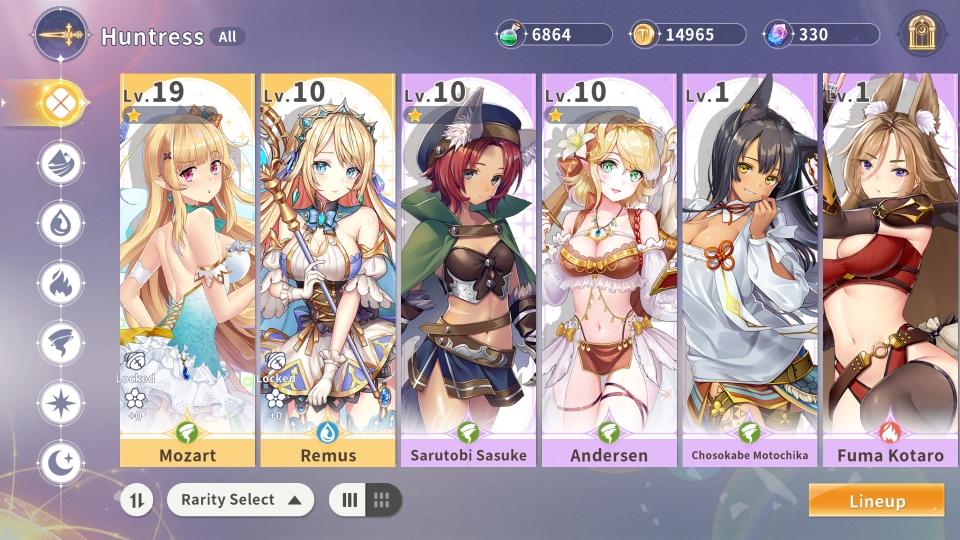Image resolution: width=960 pixels, height=540 pixels.
Task: Filter by the wave element icon
Action: coord(61,162)
